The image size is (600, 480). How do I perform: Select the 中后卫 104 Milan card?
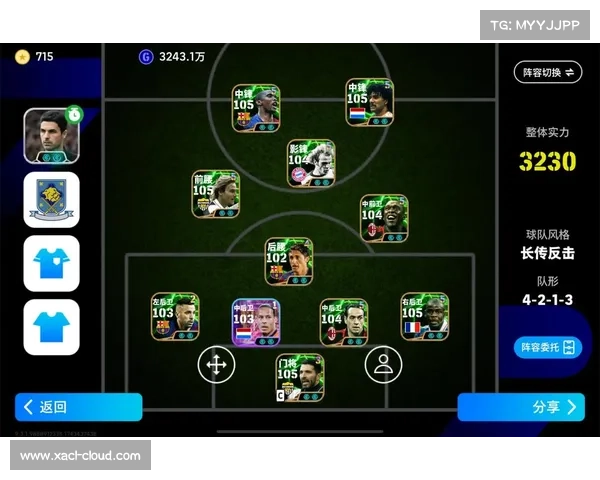click(344, 322)
